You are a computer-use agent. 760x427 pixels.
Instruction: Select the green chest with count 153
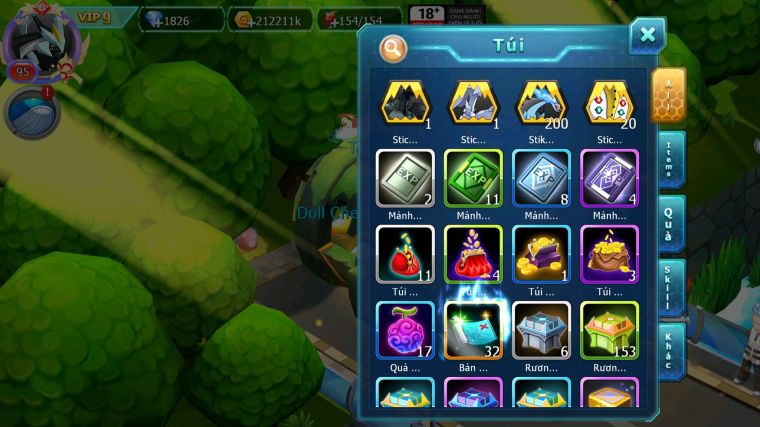pyautogui.click(x=609, y=330)
